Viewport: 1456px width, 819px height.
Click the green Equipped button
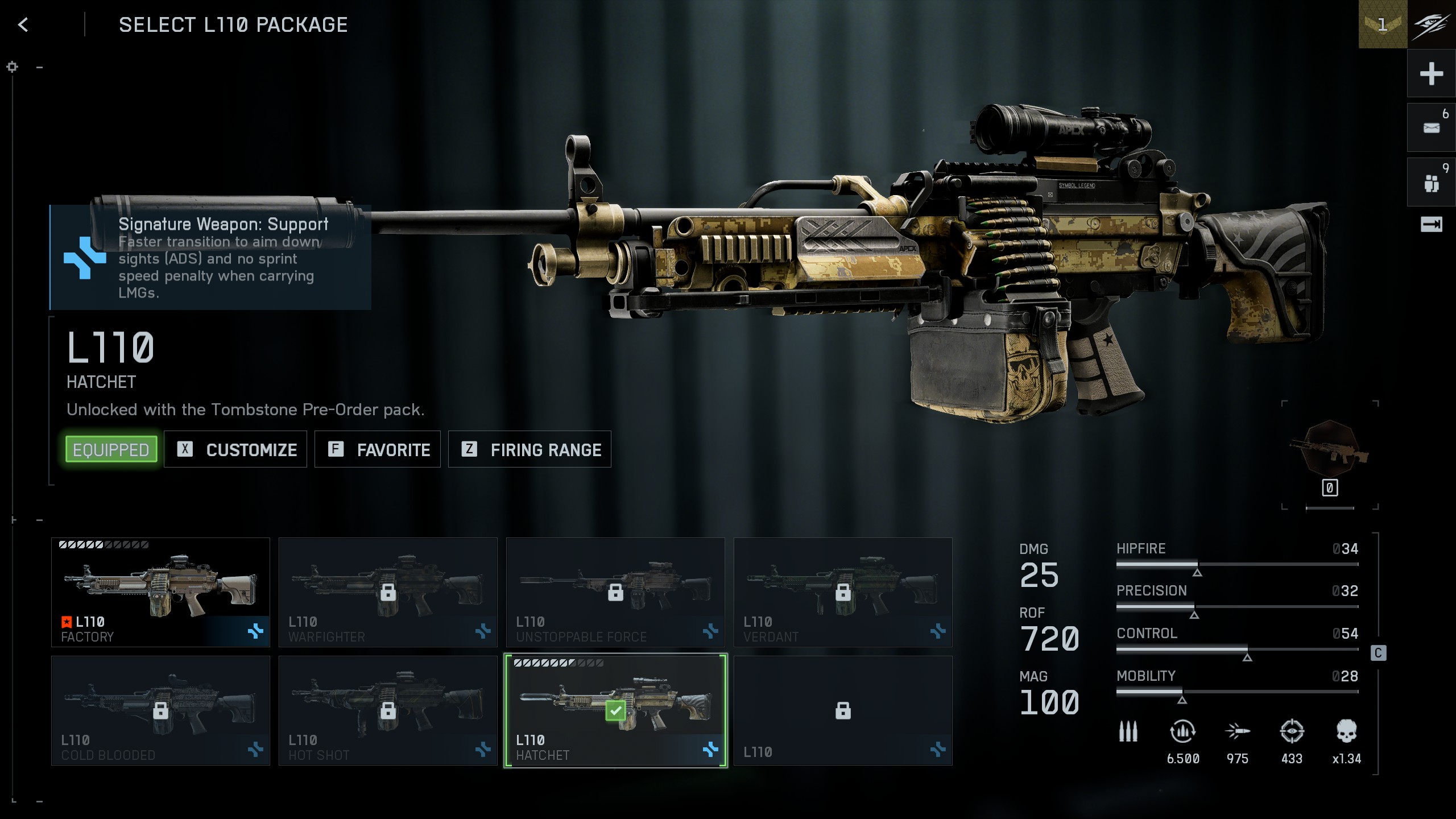(111, 449)
